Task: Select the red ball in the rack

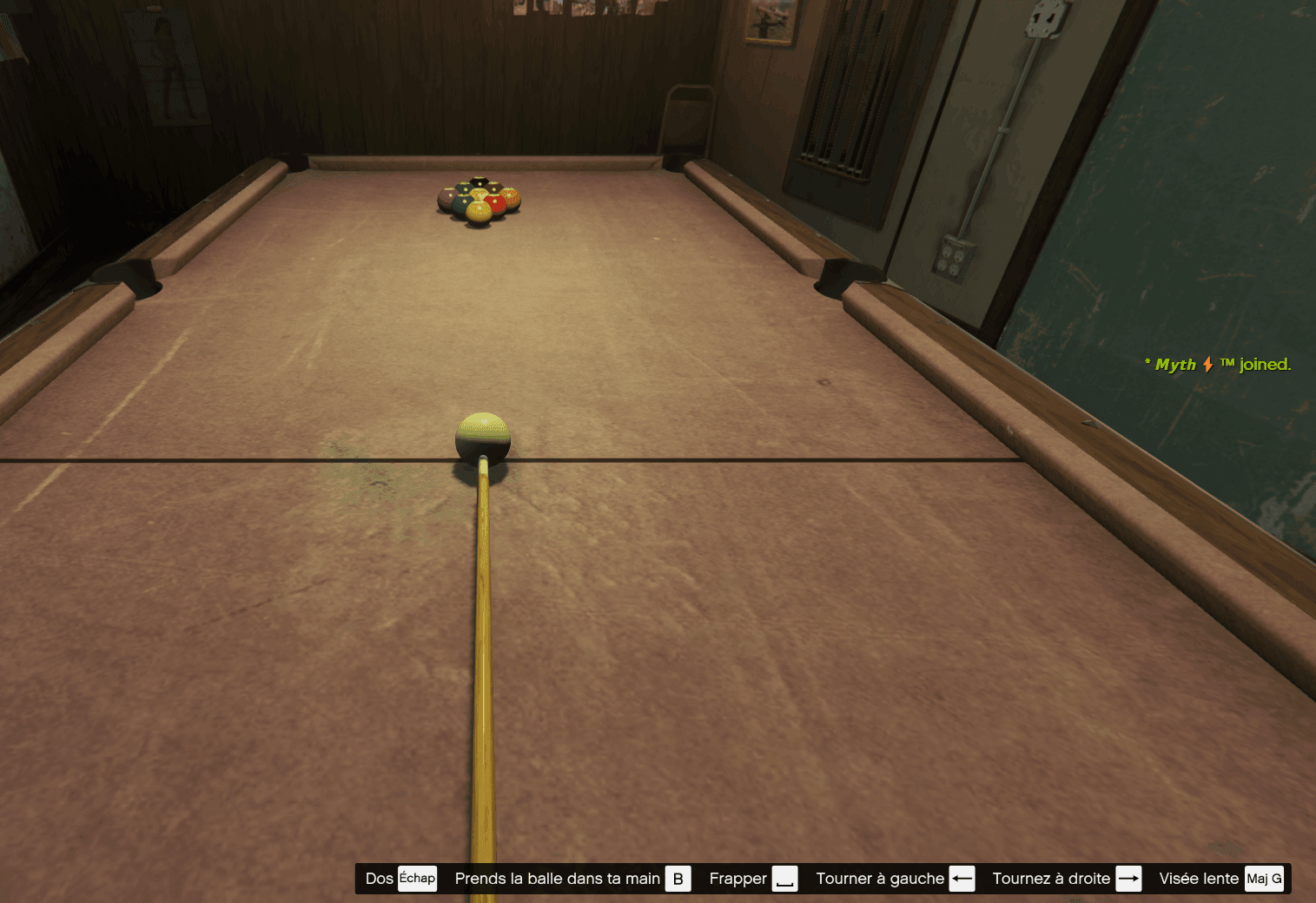Action: point(494,201)
